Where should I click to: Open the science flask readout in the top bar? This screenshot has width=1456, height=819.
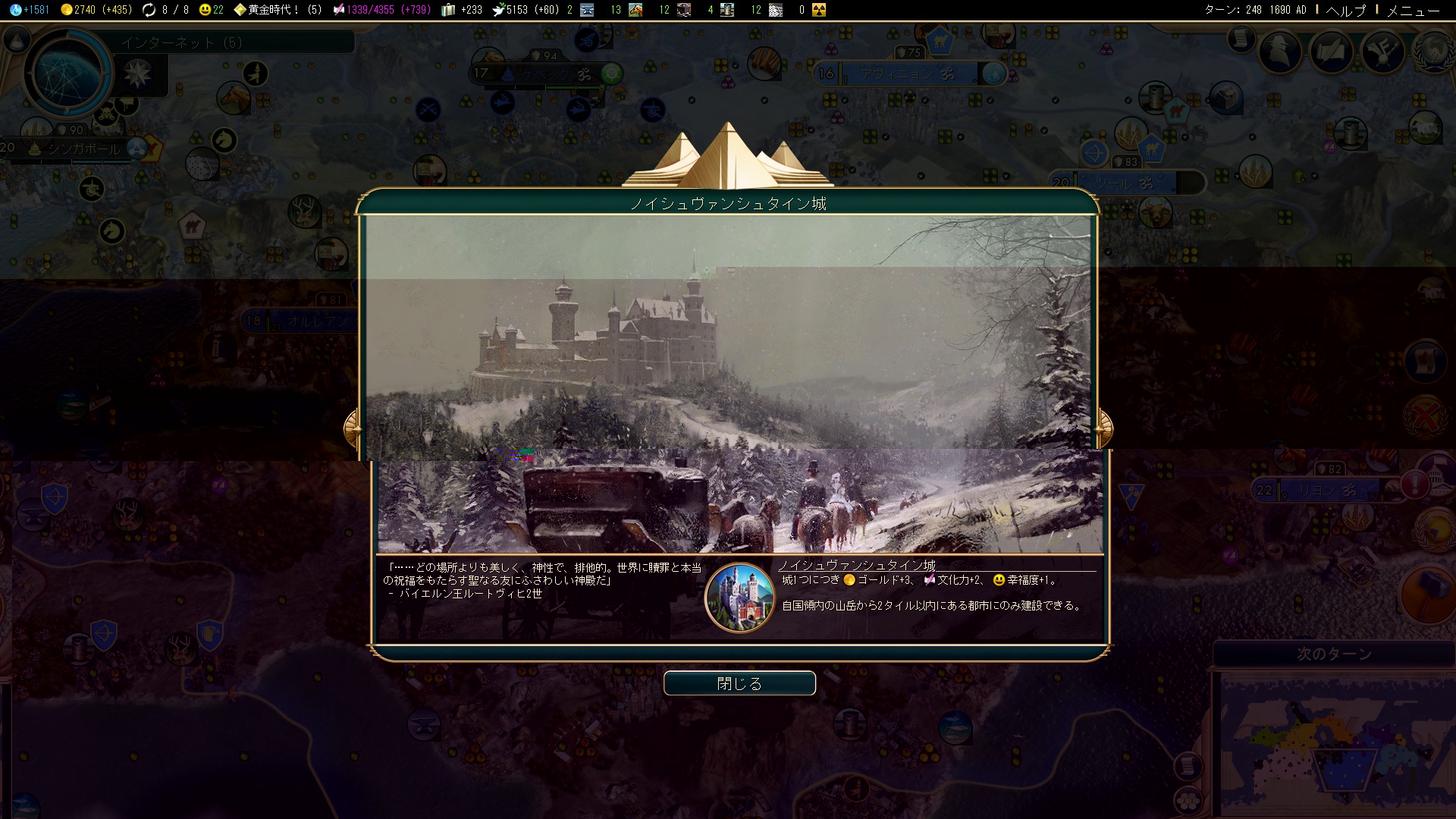pos(30,10)
